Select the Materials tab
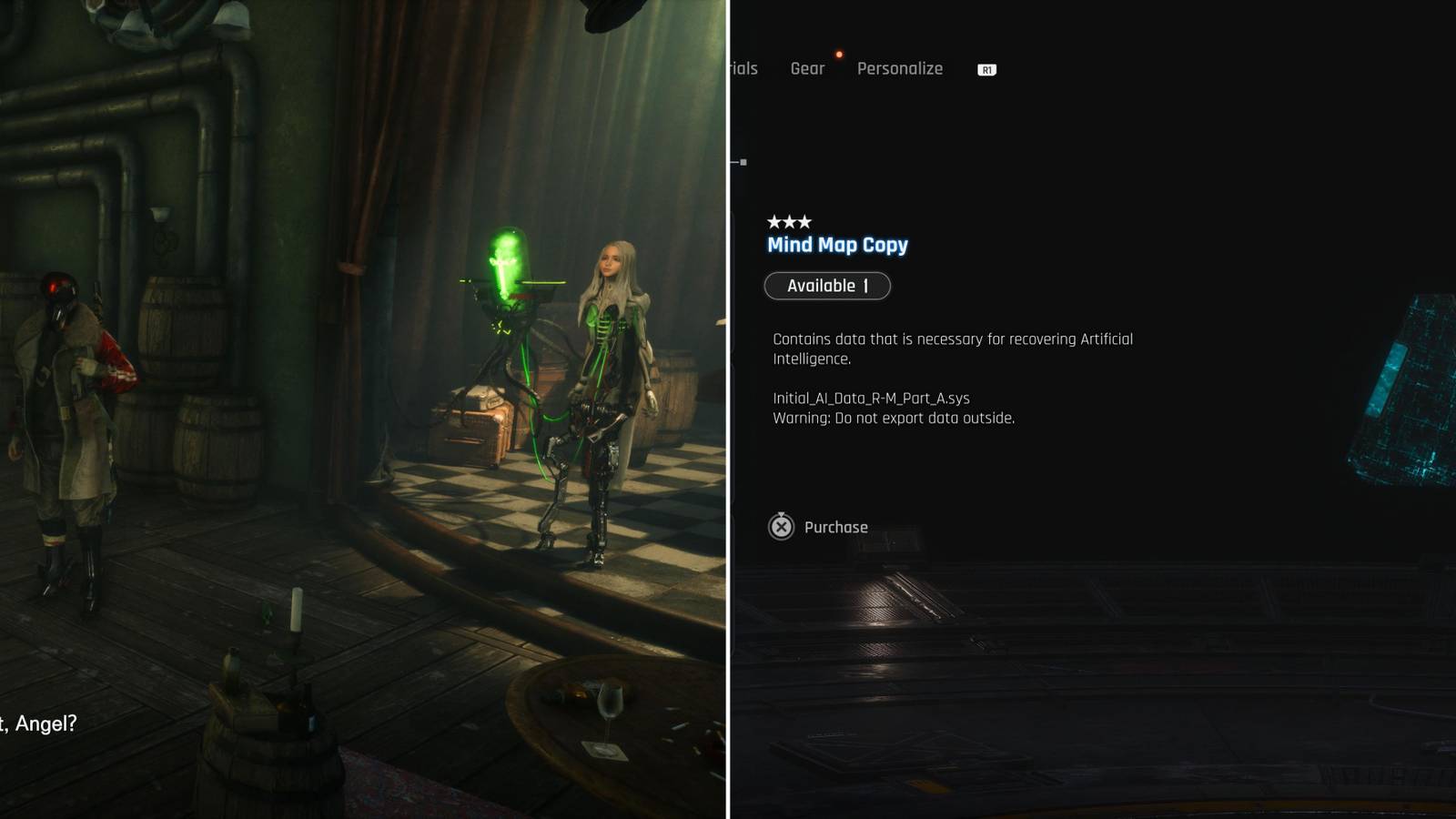The image size is (1456, 819). click(743, 68)
